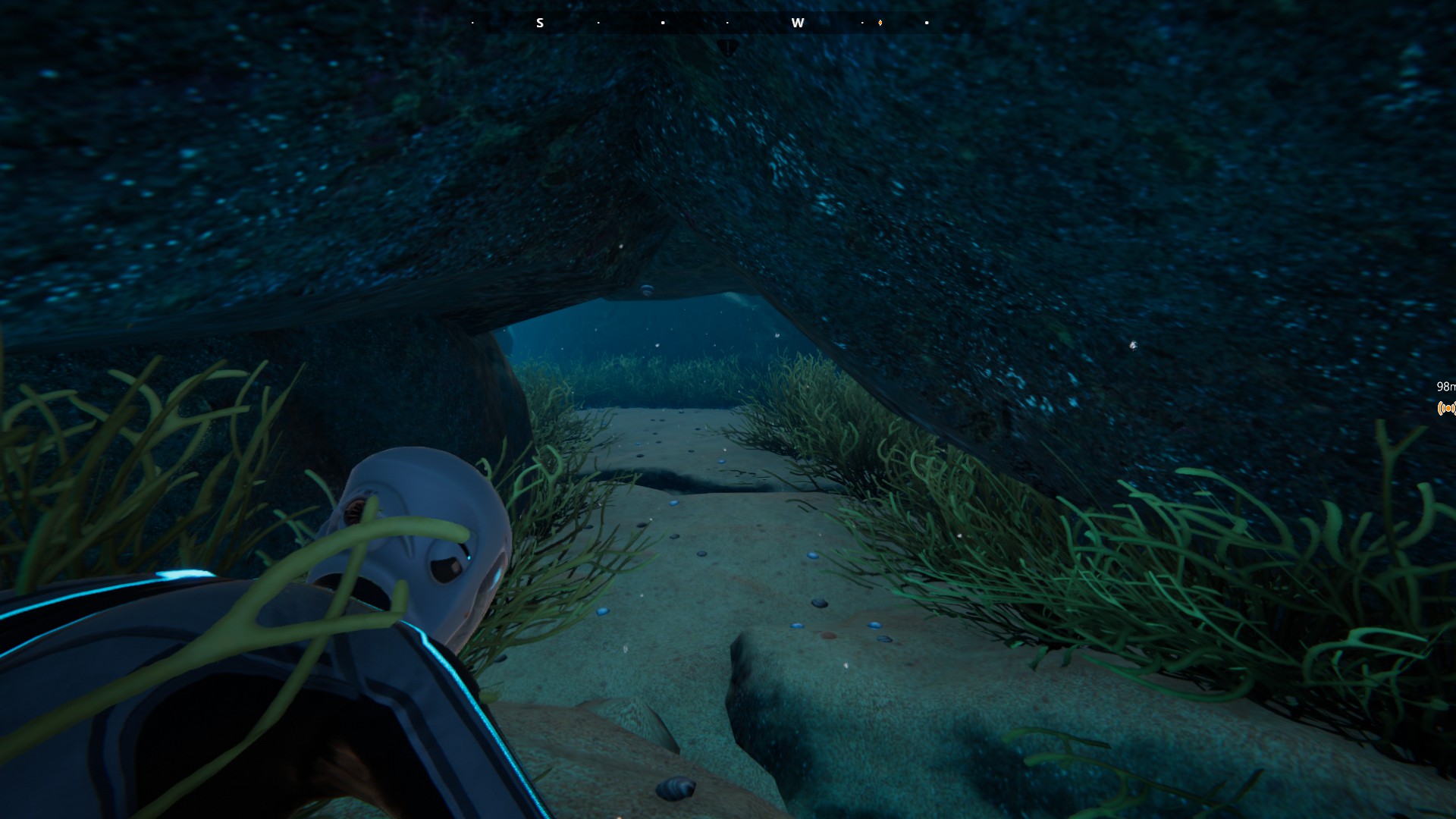Click the orange signal beacon marker

point(1446,409)
